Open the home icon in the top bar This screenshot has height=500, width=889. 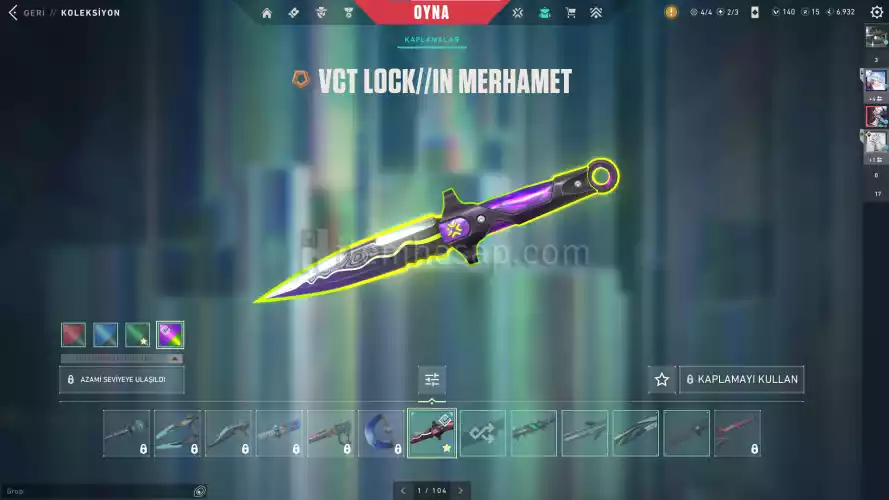click(x=267, y=13)
